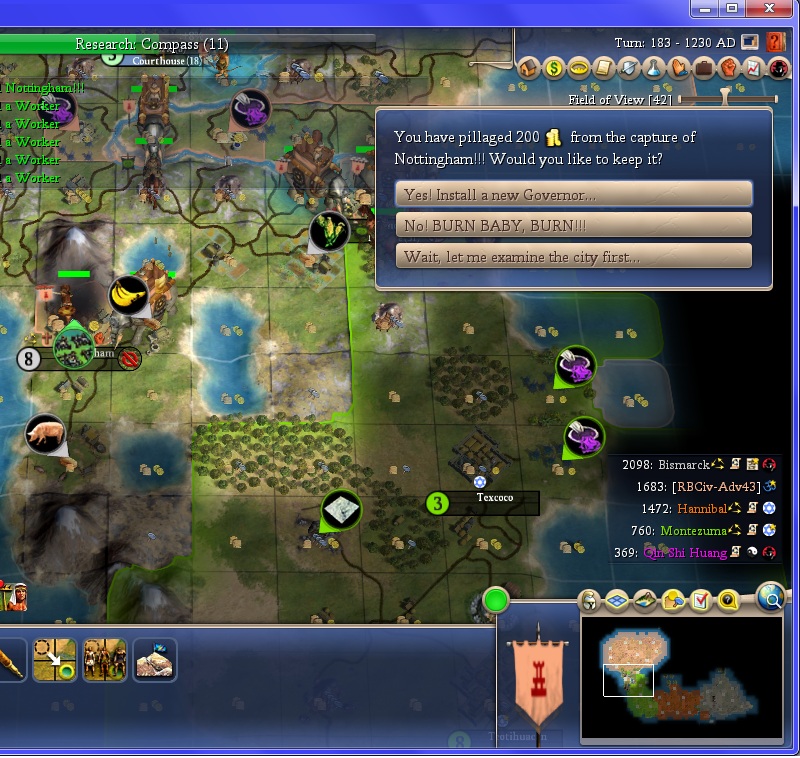
Task: Click the Texcoco city name bar
Action: pyautogui.click(x=494, y=503)
